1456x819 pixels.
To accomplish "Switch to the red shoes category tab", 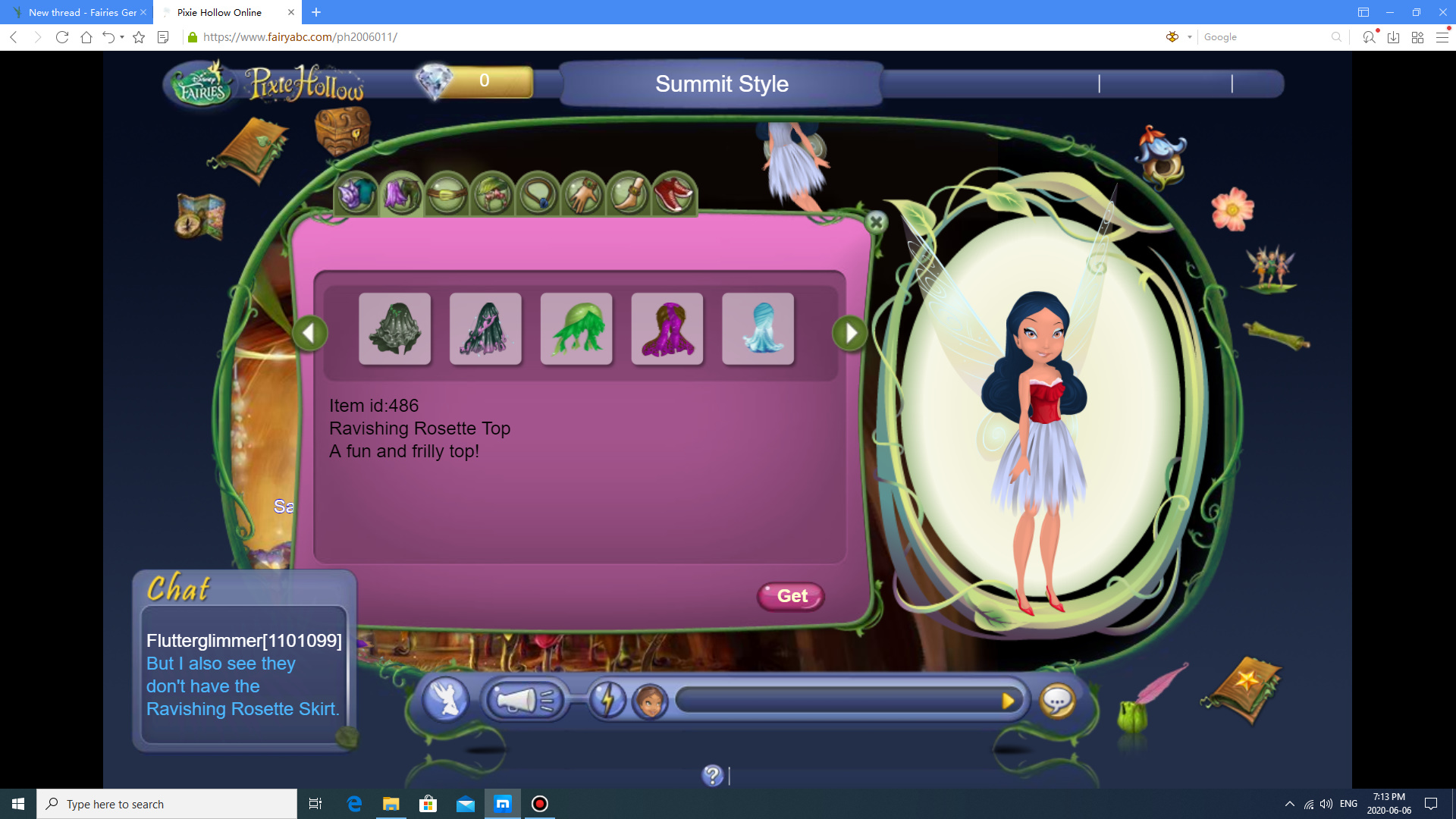I will (x=673, y=195).
